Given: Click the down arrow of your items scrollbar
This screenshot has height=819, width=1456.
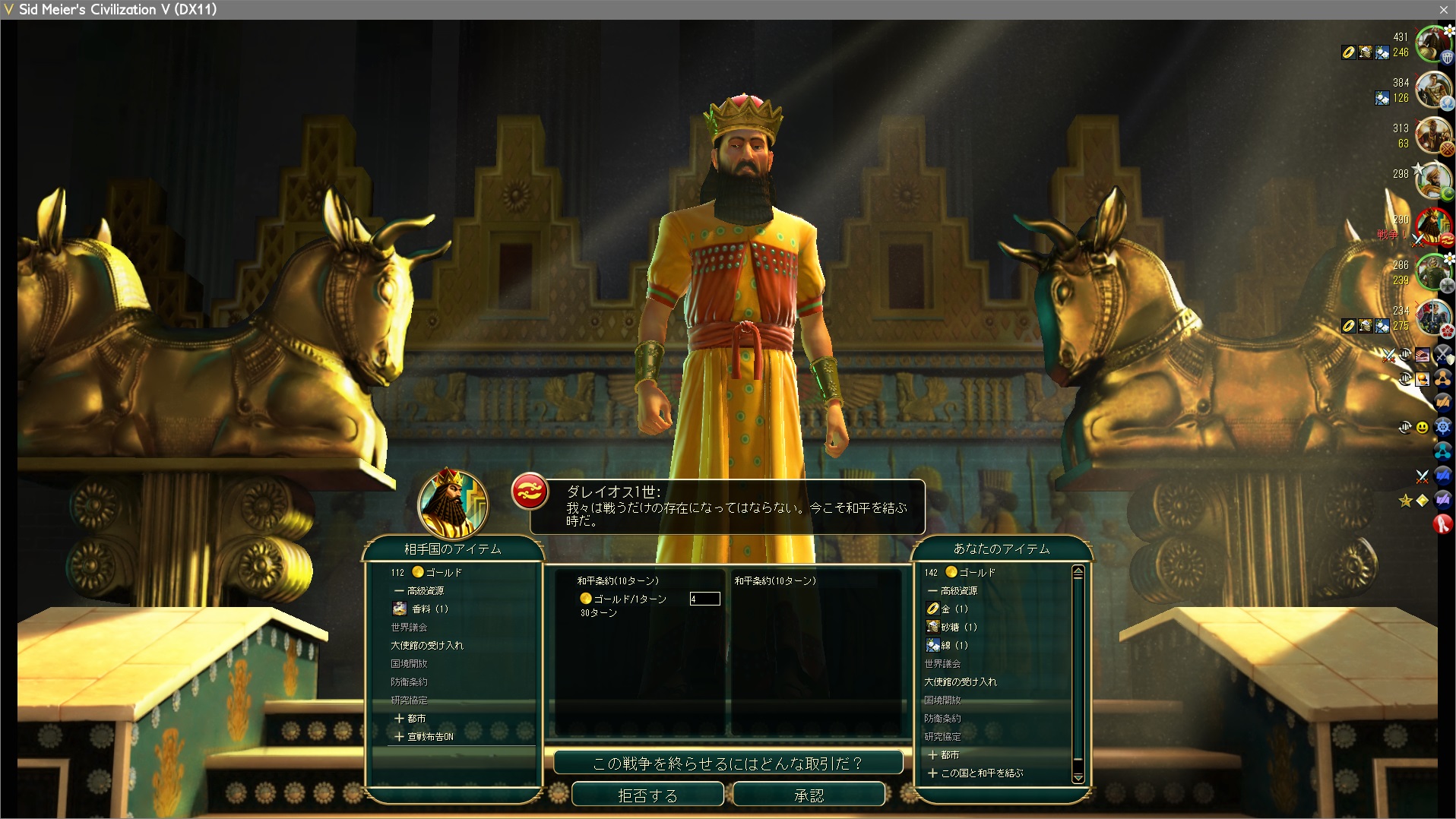Looking at the screenshot, I should [x=1078, y=777].
